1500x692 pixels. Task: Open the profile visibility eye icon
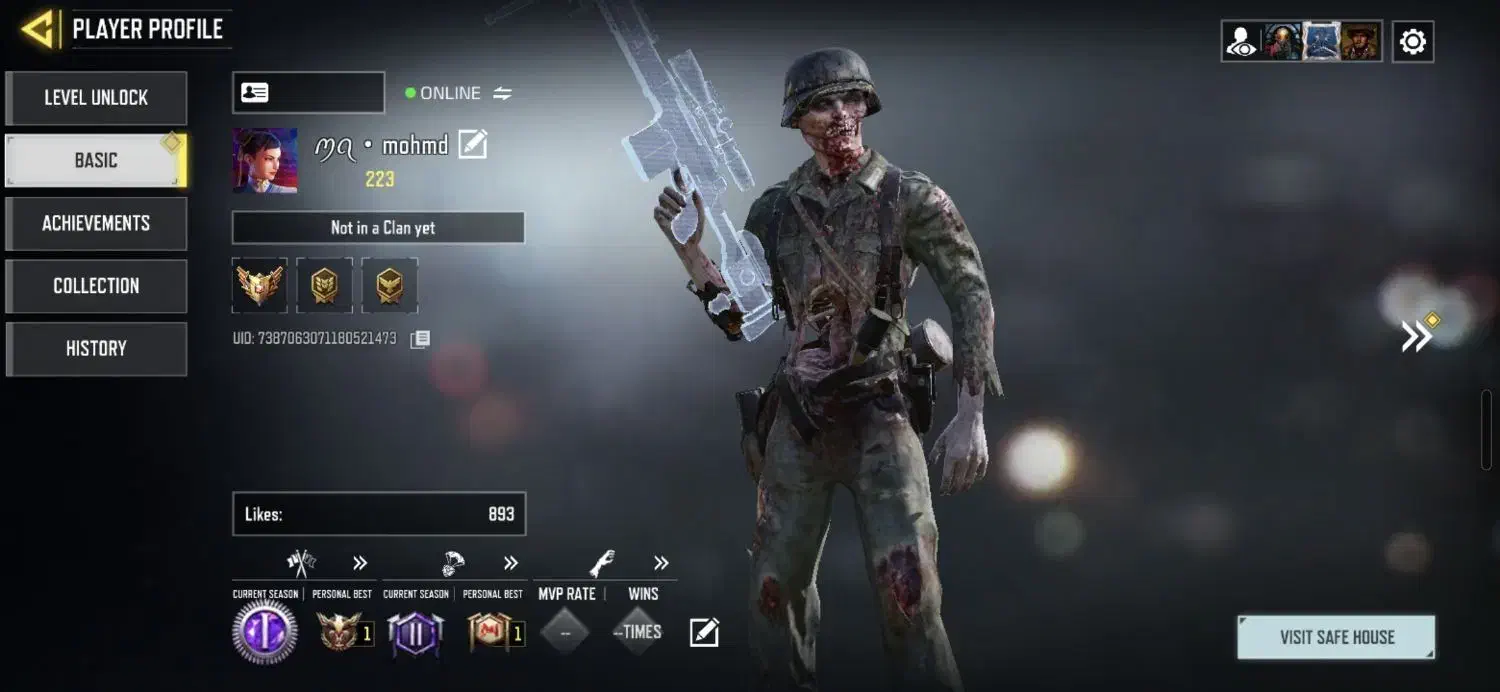point(1241,42)
